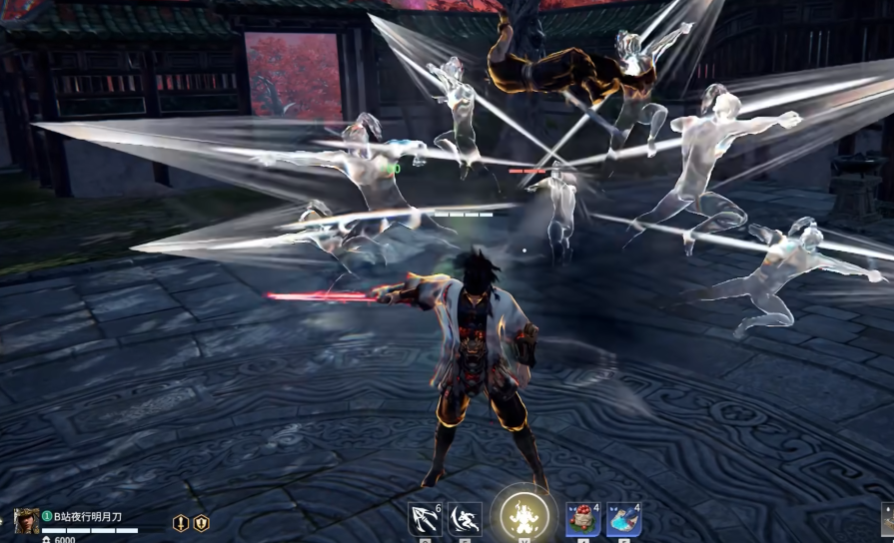
Task: Use the dash slash skill icon
Action: tap(464, 519)
